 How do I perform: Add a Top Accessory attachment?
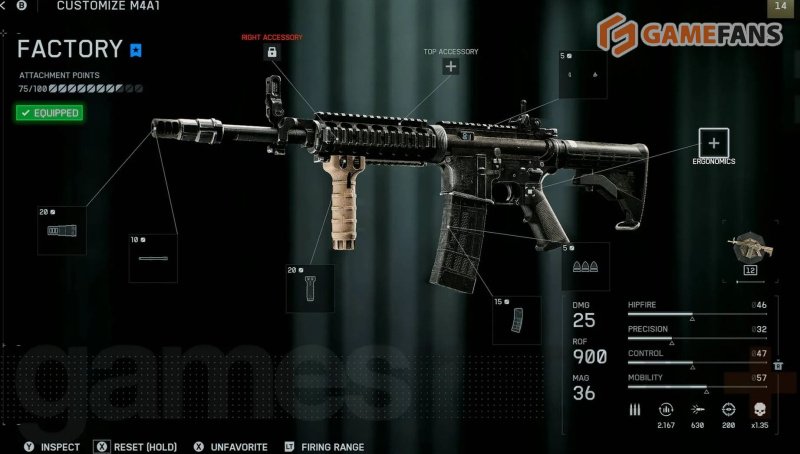tap(451, 67)
